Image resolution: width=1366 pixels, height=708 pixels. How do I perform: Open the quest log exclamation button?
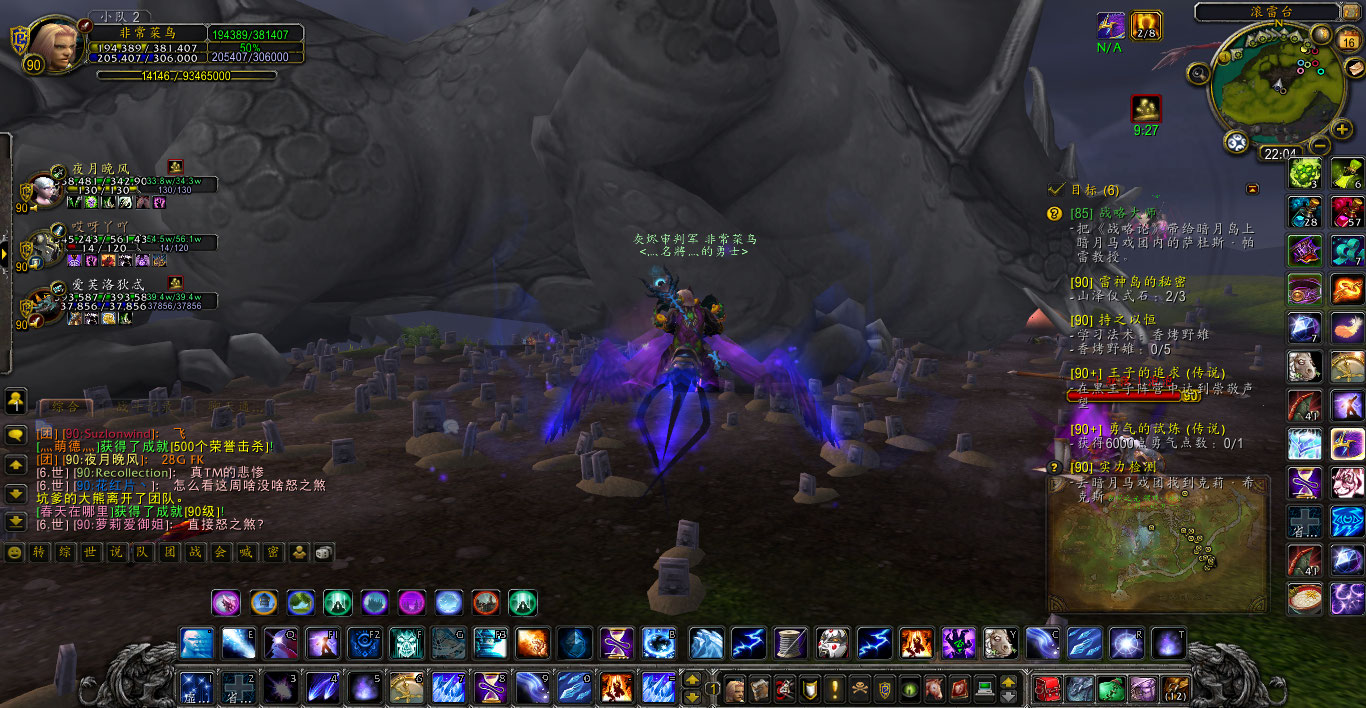tap(834, 688)
